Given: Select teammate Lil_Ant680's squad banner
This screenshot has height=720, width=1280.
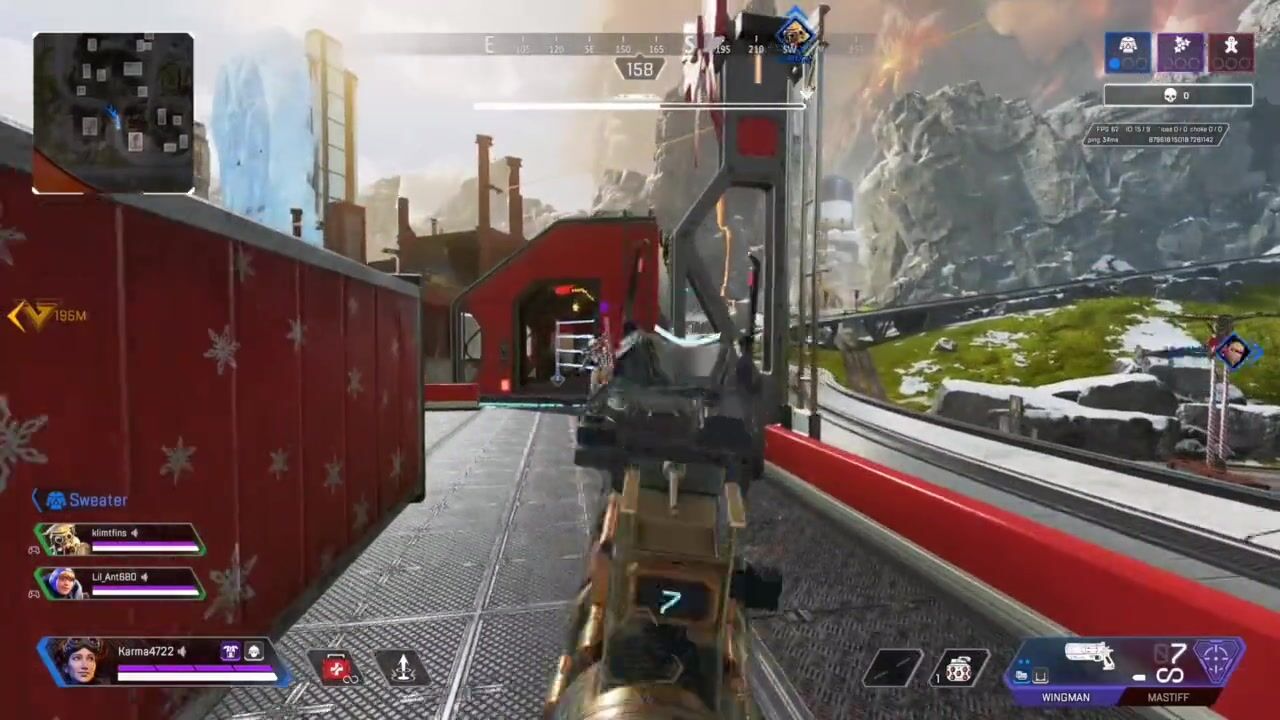Looking at the screenshot, I should click(120, 584).
